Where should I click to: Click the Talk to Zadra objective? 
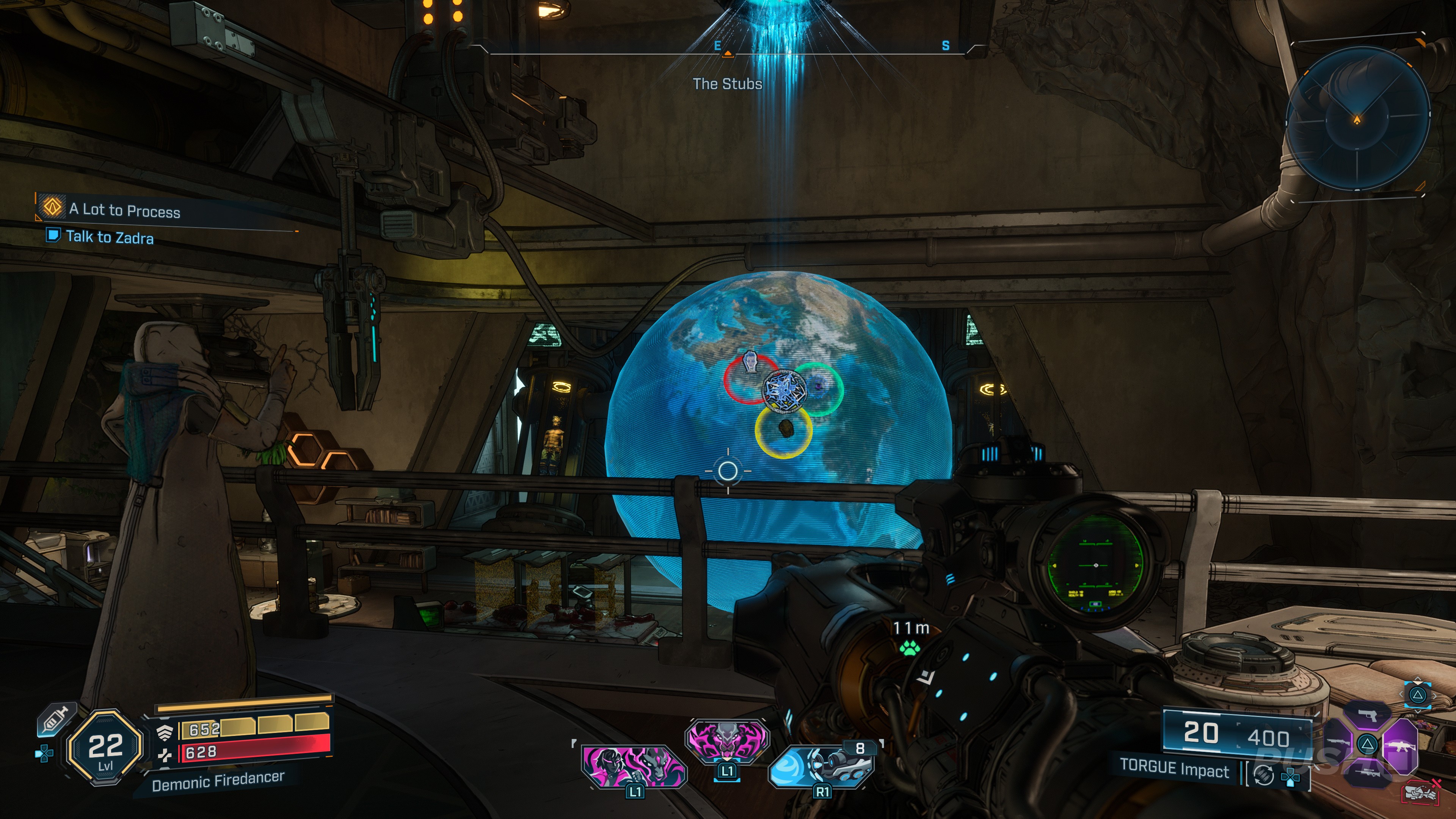pyautogui.click(x=109, y=237)
